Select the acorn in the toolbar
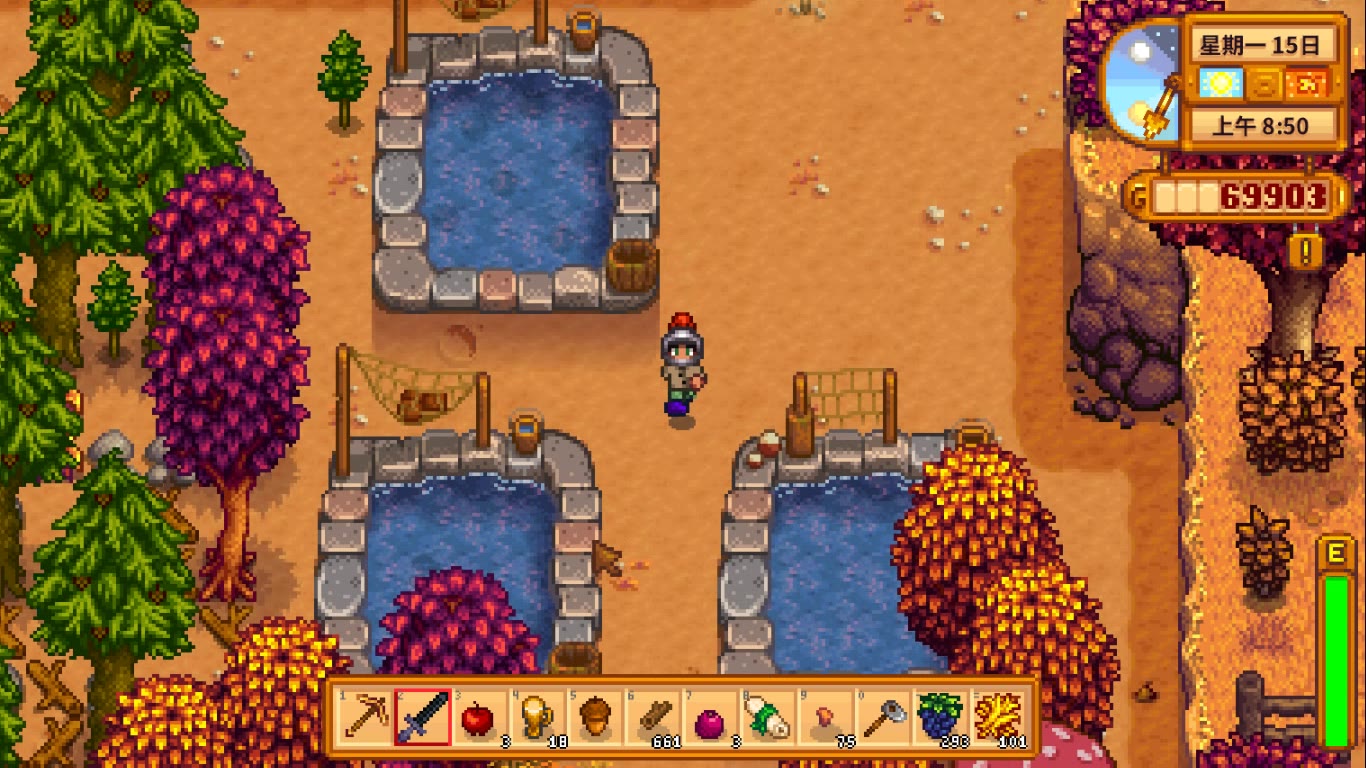This screenshot has height=768, width=1366. 594,716
